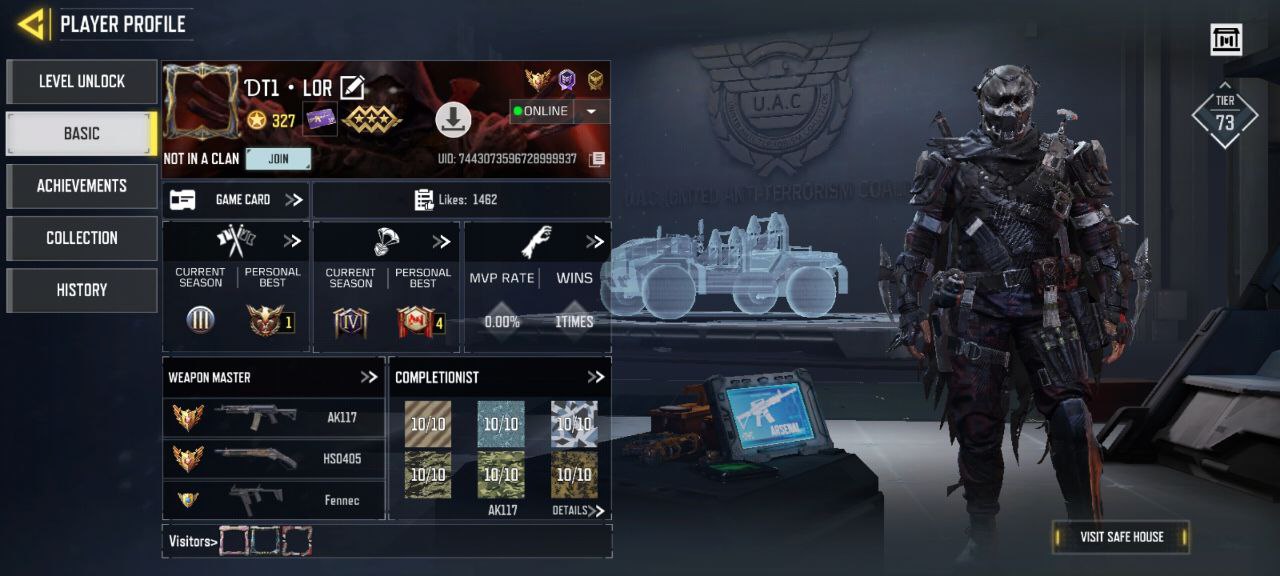Visit the Safe House

tap(1121, 537)
